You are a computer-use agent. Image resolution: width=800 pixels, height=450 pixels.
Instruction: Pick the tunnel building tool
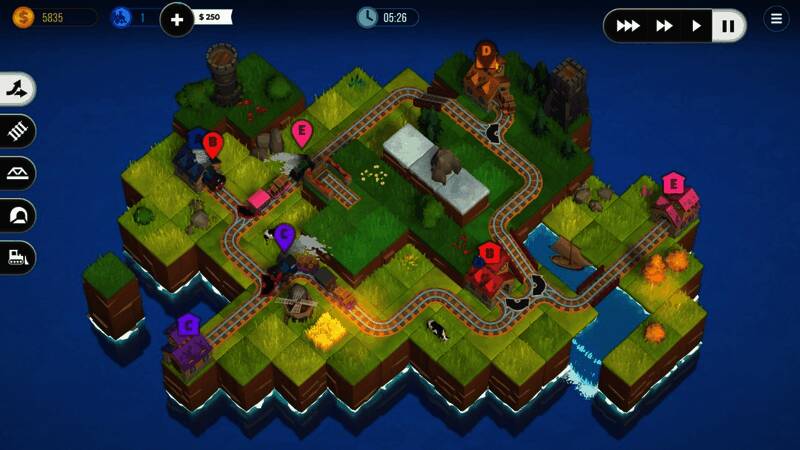18,215
